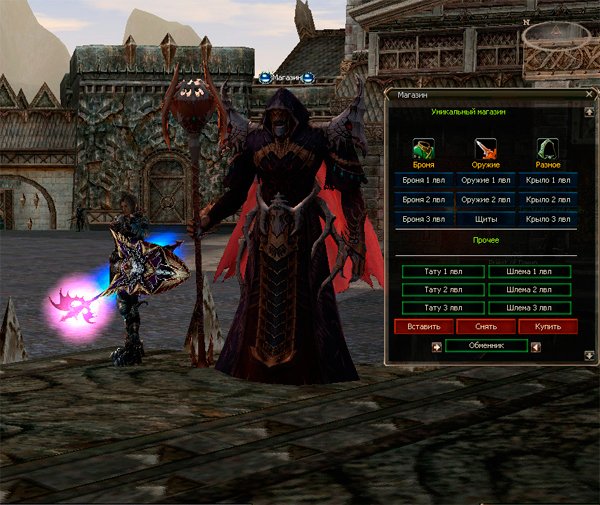Open Шлема 1 лвл helmets
This screenshot has height=505, width=600.
(x=530, y=271)
